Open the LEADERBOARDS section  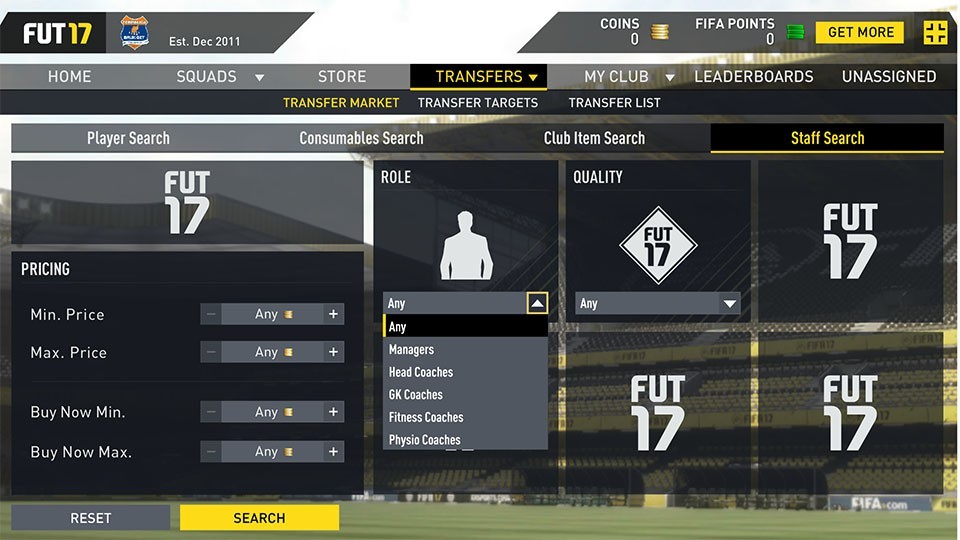pyautogui.click(x=753, y=77)
